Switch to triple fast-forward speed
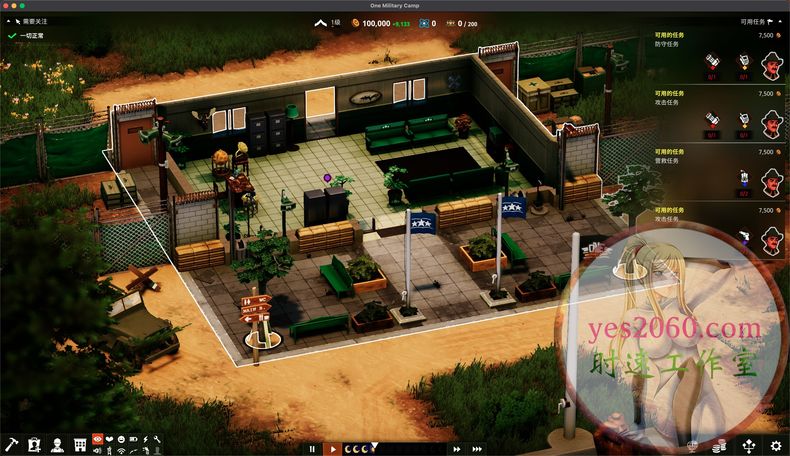Image resolution: width=790 pixels, height=456 pixels. (x=478, y=449)
